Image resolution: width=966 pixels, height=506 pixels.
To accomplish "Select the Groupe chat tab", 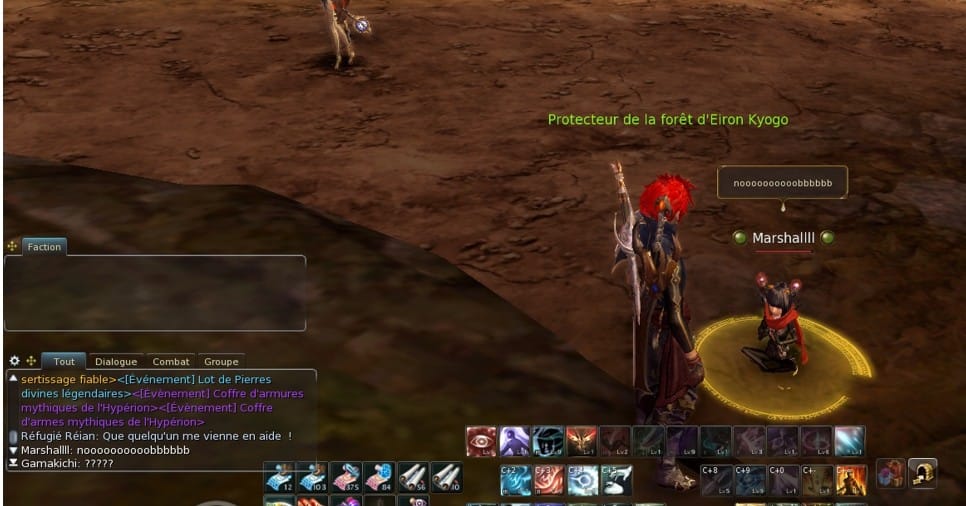I will tap(221, 362).
